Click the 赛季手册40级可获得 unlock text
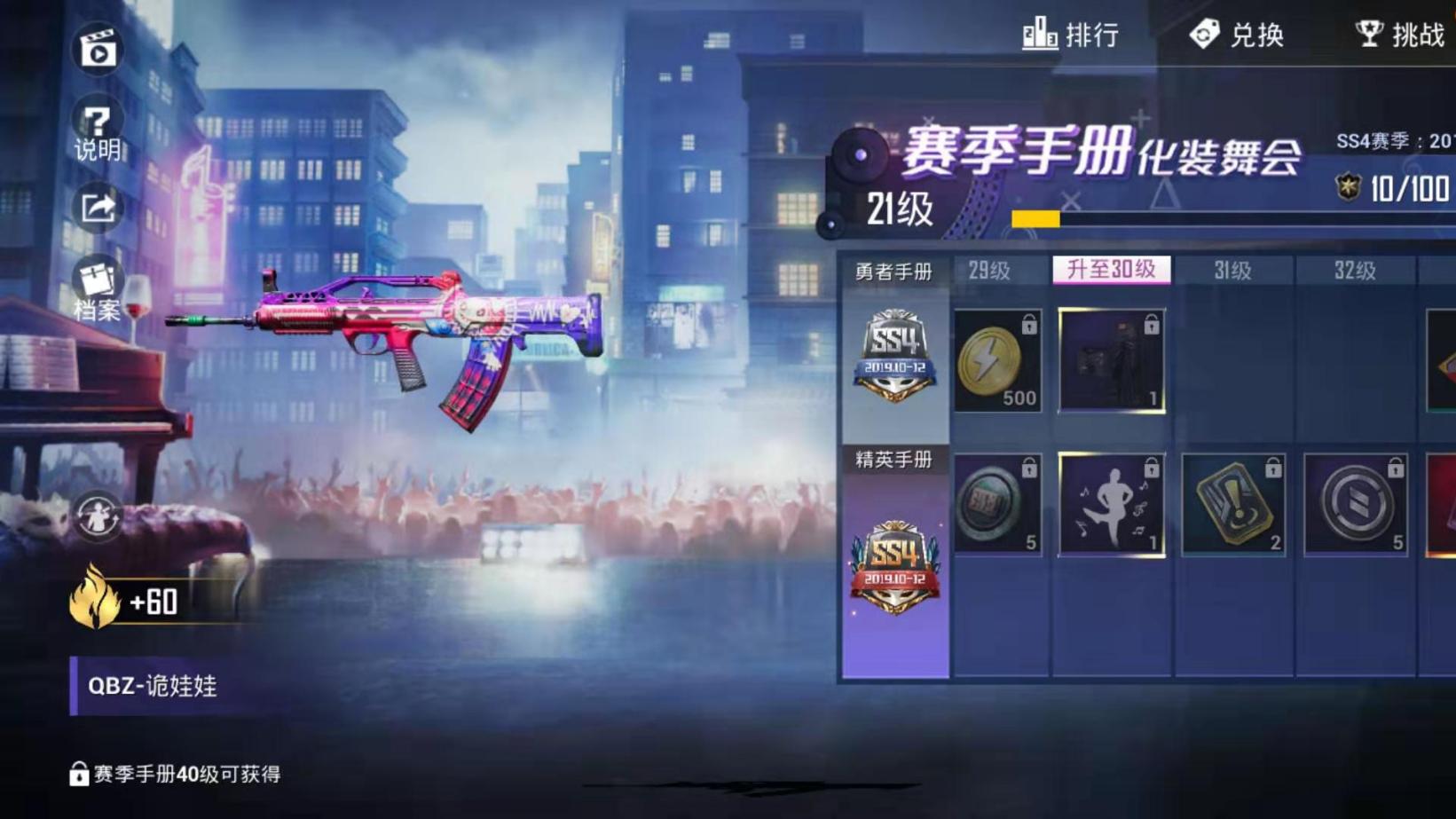This screenshot has height=819, width=1456. tap(175, 771)
